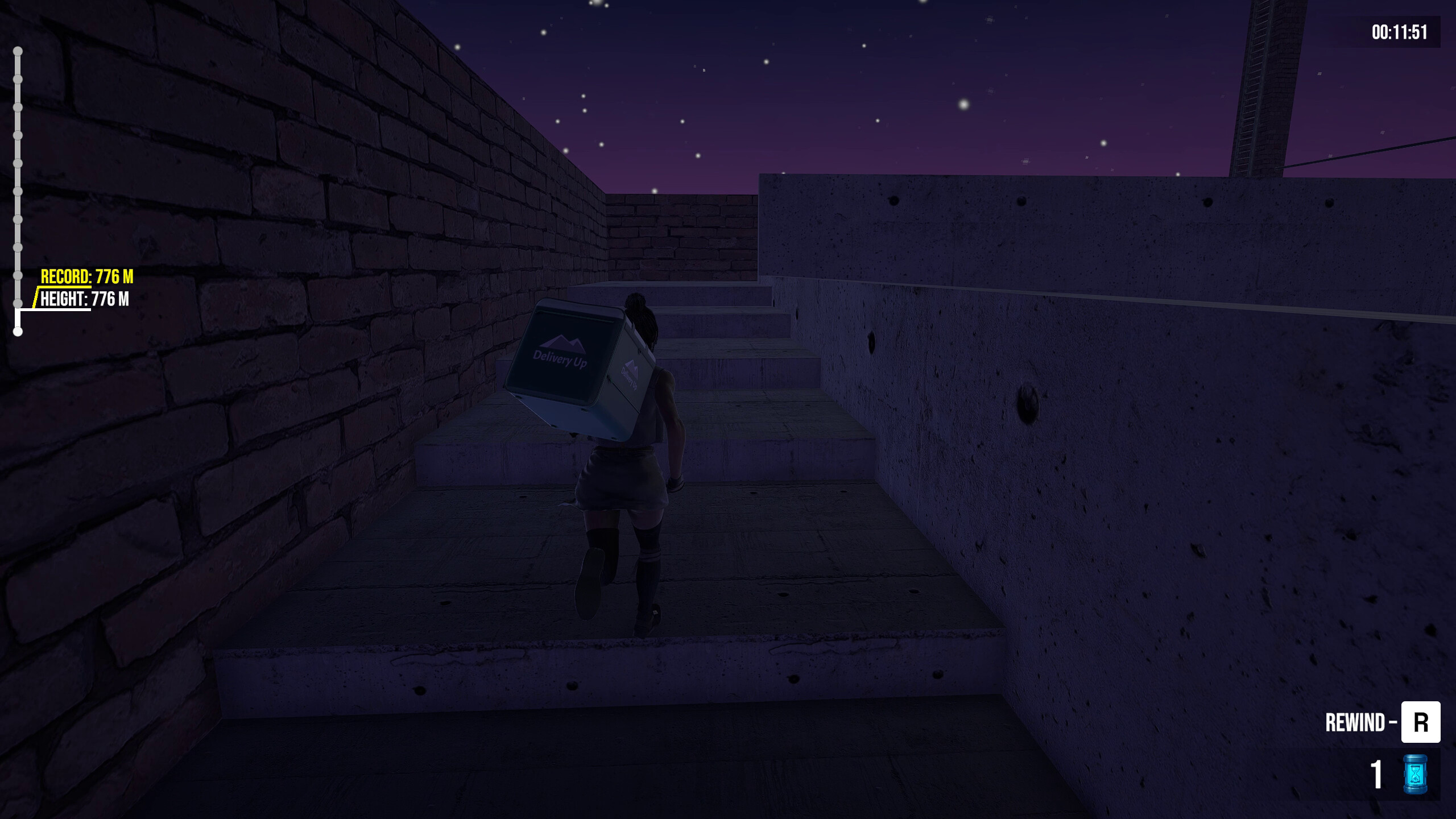Click the topmost milestone dot on the height track

click(x=19, y=51)
